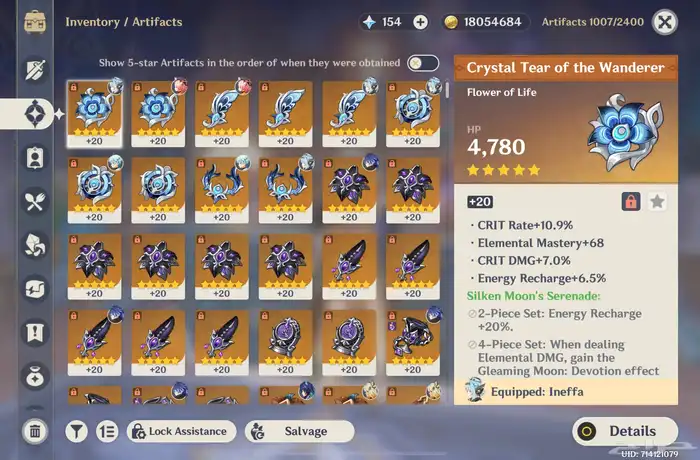The image size is (700, 460).
Task: Switch to the Food tab with fork and knife
Action: point(35,201)
